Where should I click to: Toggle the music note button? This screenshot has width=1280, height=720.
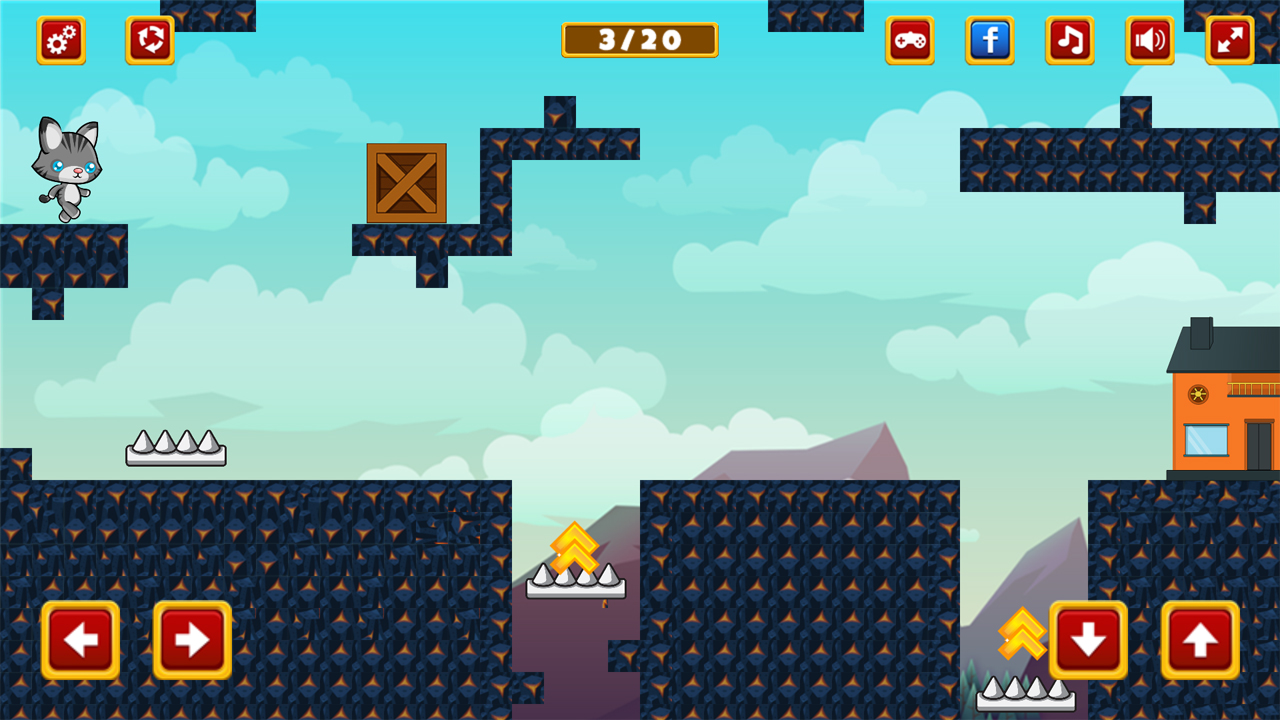(x=1070, y=41)
